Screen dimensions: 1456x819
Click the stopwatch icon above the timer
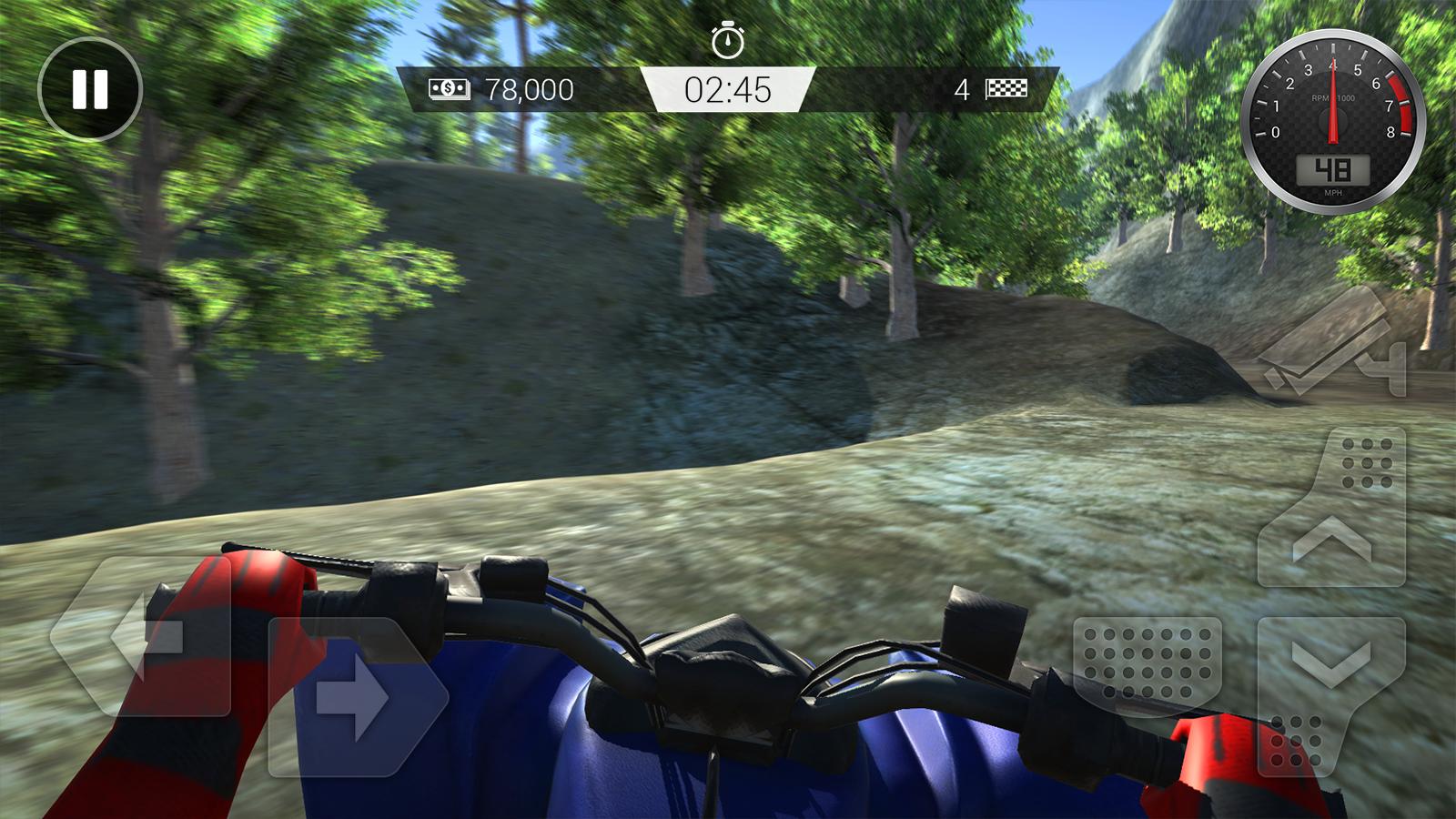point(726,41)
